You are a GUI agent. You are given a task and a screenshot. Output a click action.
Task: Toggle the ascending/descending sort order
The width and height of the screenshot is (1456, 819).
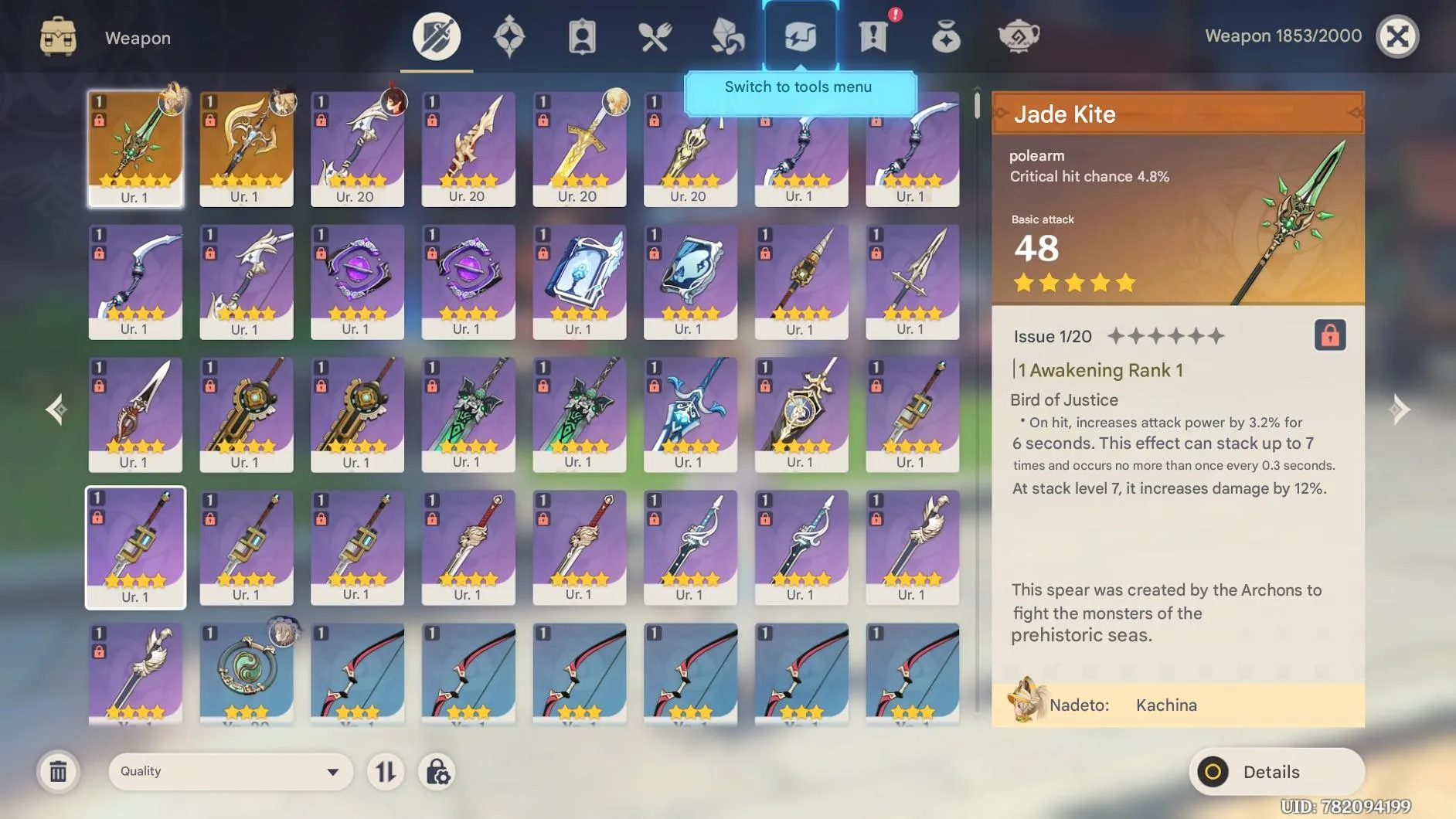coord(386,771)
